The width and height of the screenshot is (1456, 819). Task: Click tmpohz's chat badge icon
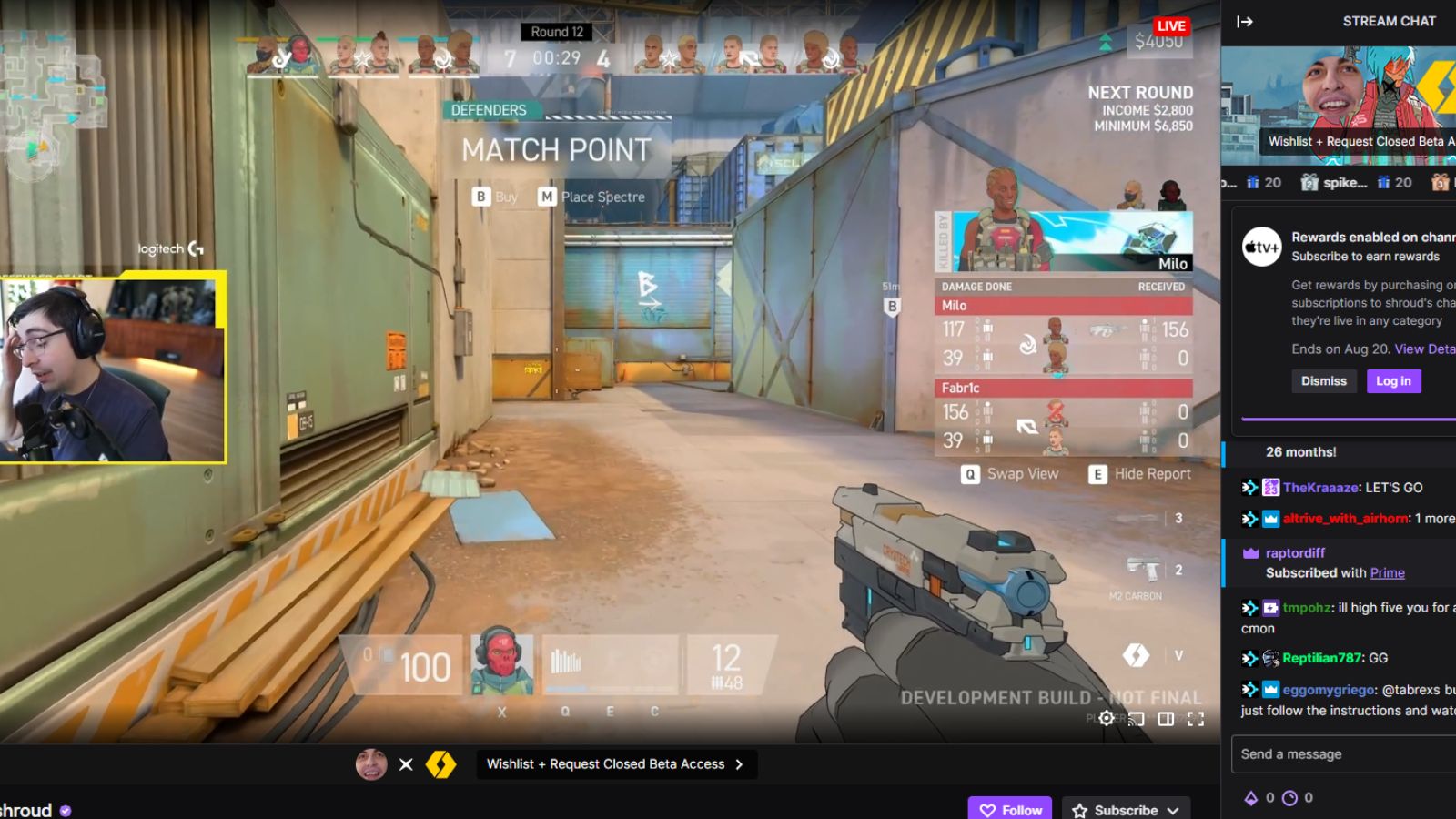(1270, 608)
